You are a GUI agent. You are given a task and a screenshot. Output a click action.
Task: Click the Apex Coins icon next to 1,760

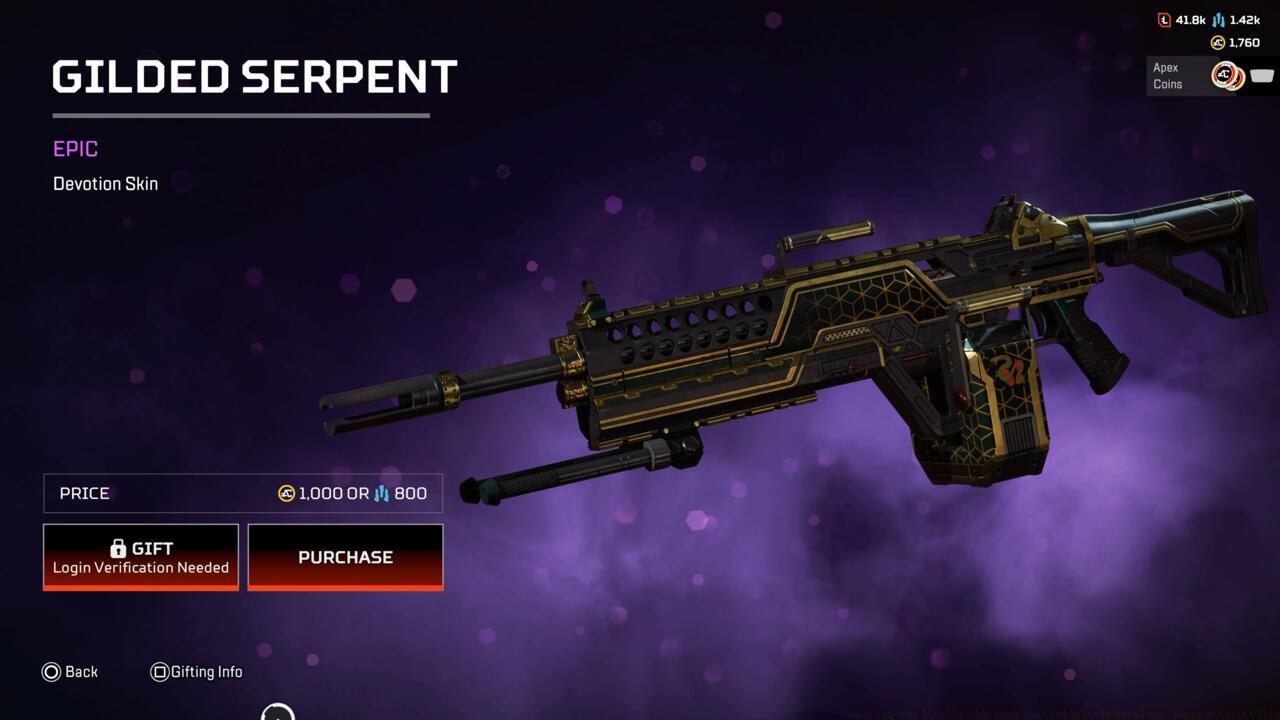click(1217, 43)
